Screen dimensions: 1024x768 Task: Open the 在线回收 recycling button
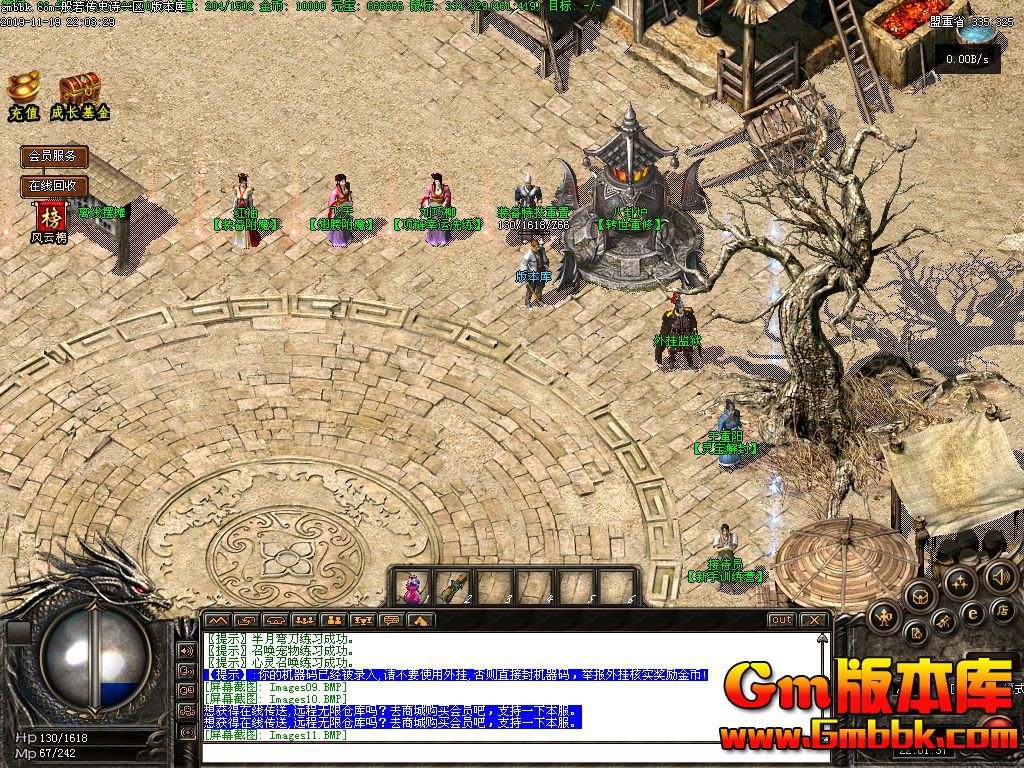coord(54,186)
